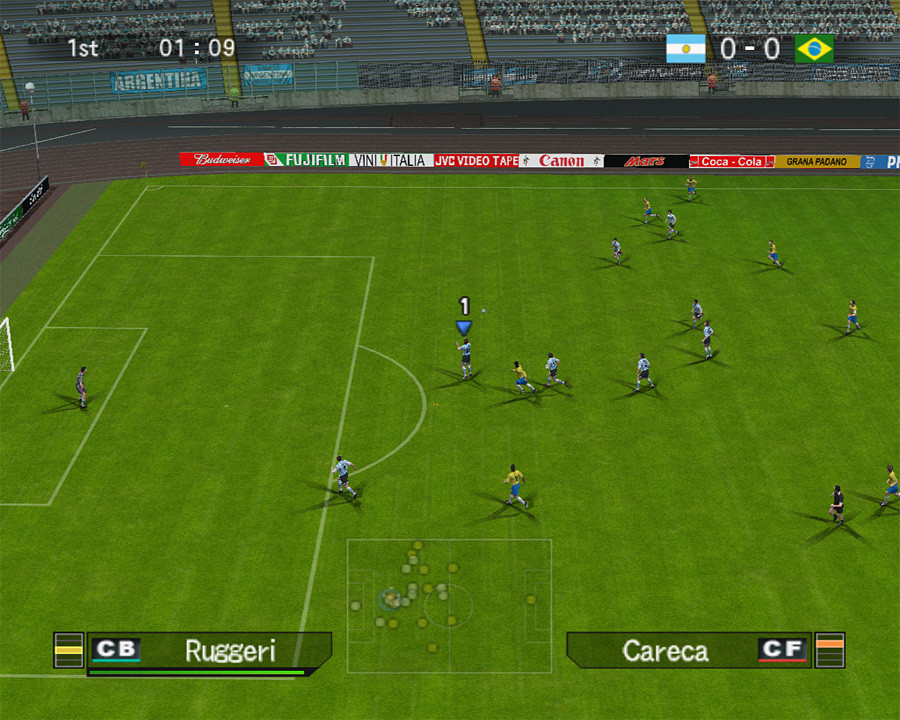Click the CB position badge
Image resolution: width=900 pixels, height=720 pixels.
[x=116, y=650]
